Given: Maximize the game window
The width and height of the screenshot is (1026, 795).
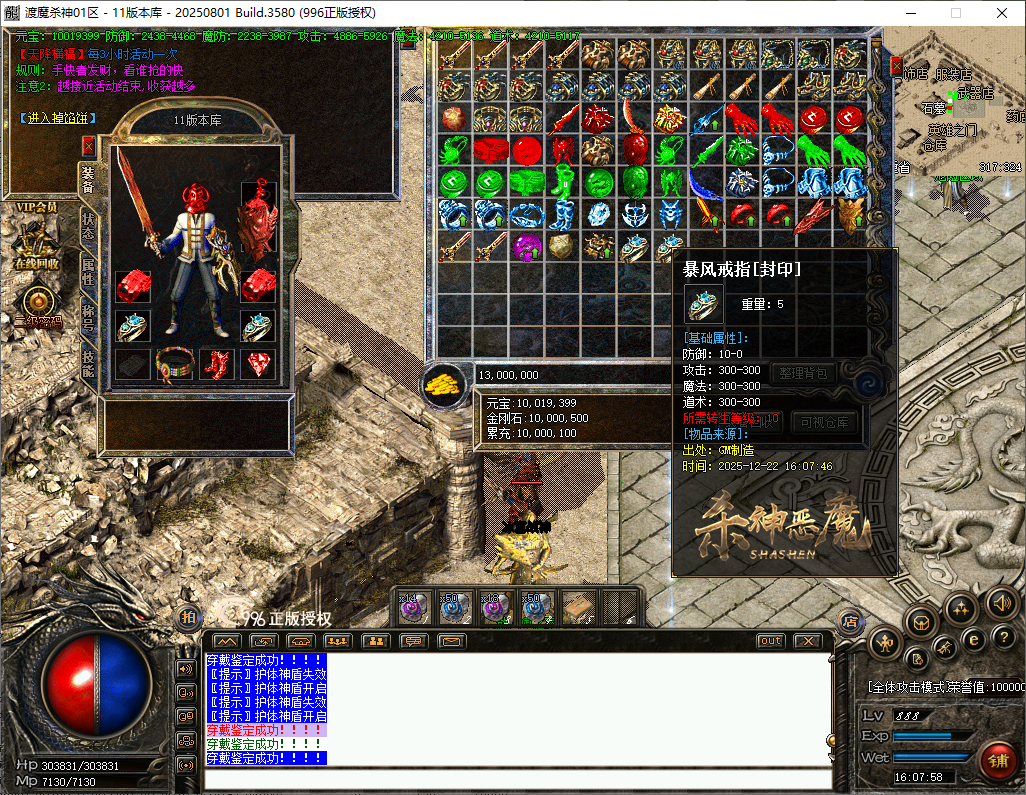Looking at the screenshot, I should click(955, 13).
